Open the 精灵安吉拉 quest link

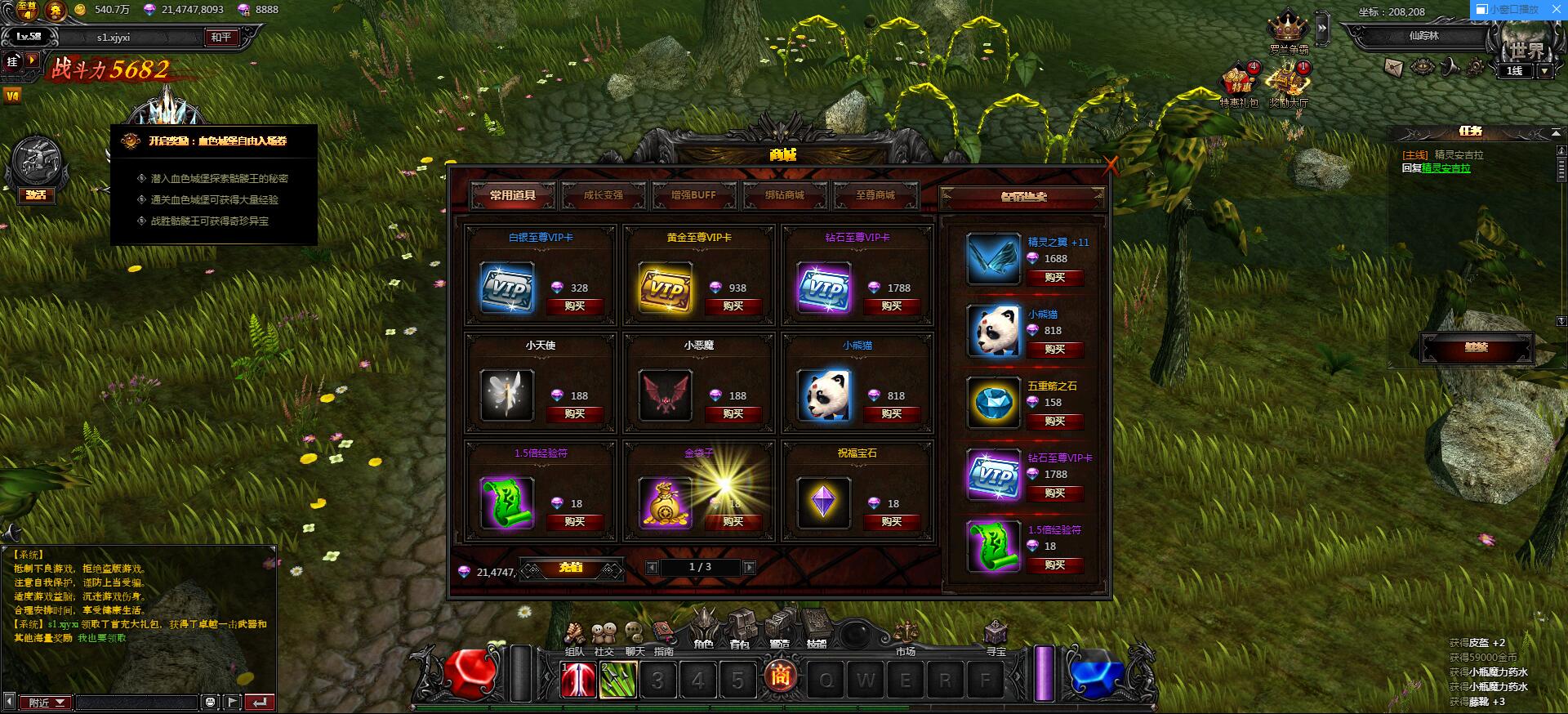coord(1445,167)
